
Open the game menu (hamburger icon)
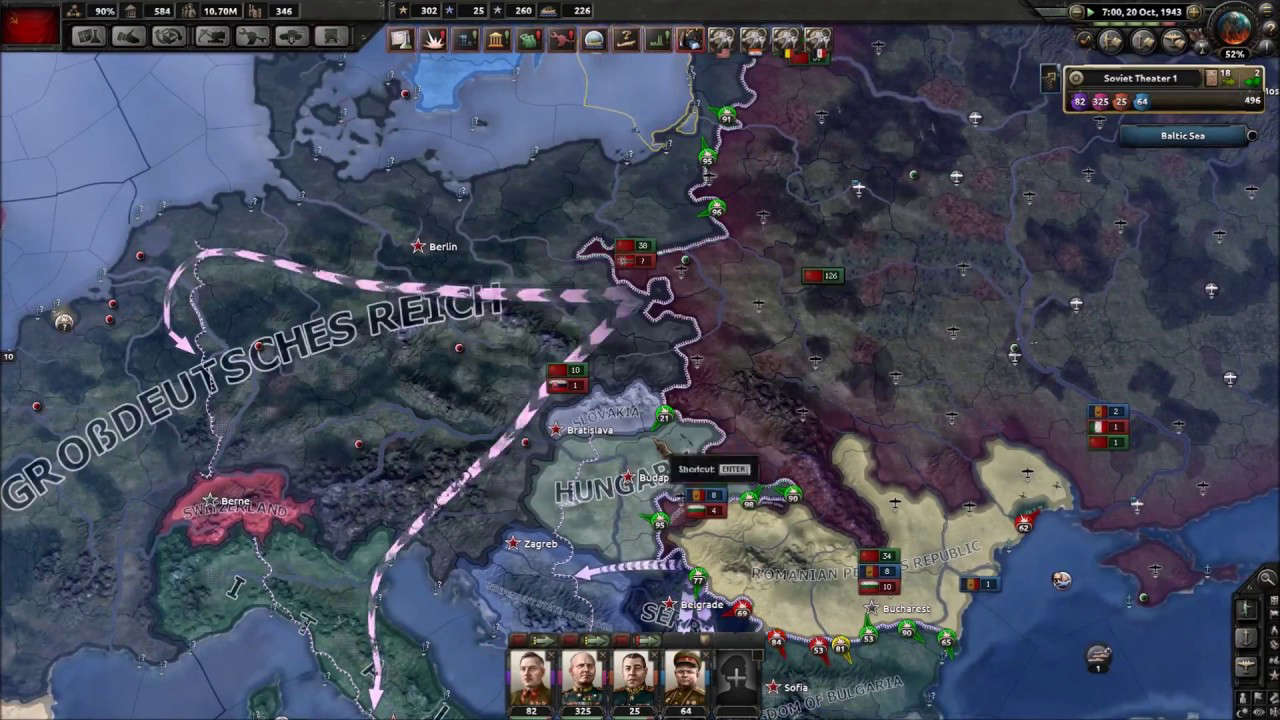(1267, 10)
